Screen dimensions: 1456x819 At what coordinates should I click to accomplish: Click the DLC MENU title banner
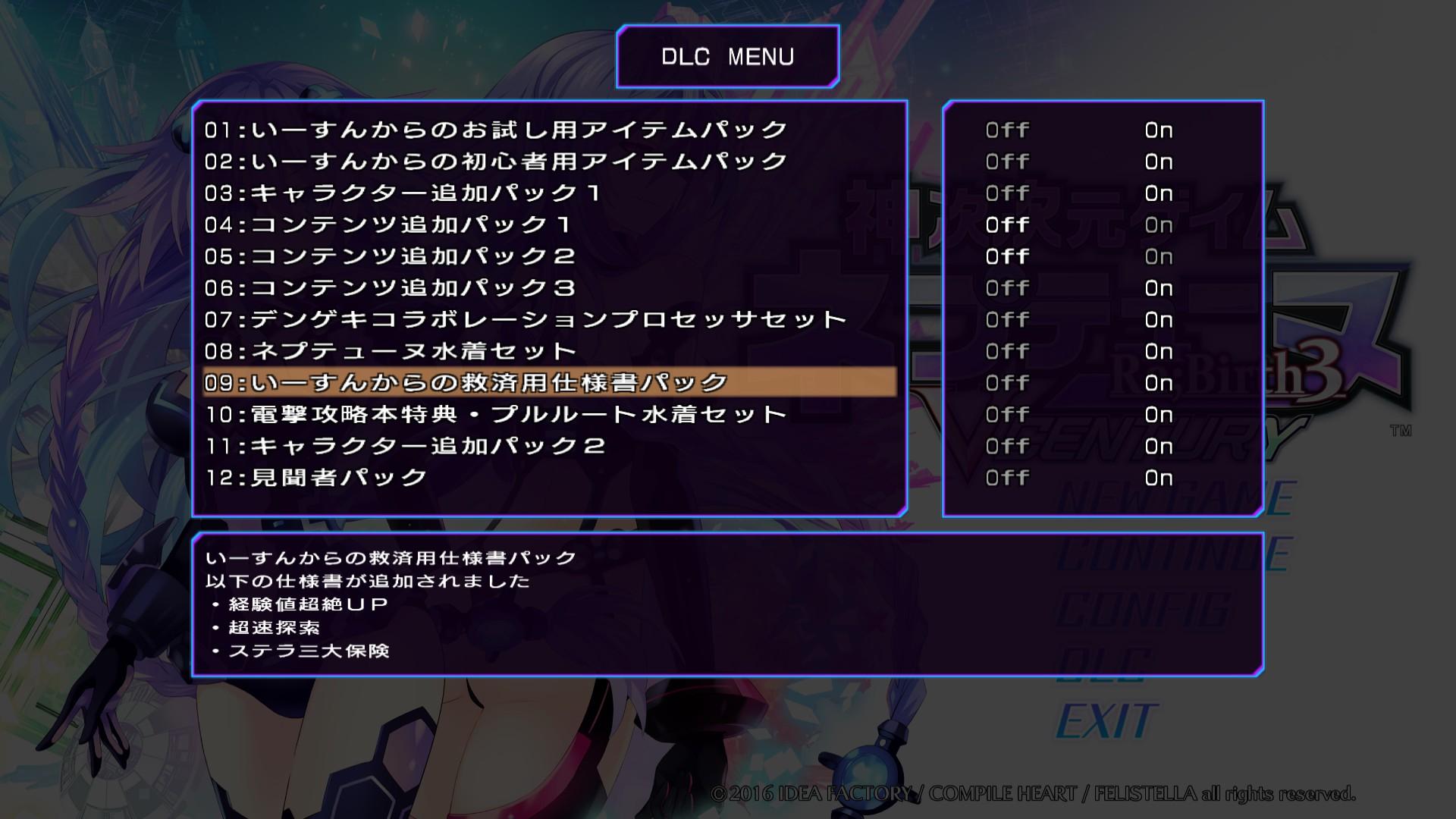pos(728,55)
